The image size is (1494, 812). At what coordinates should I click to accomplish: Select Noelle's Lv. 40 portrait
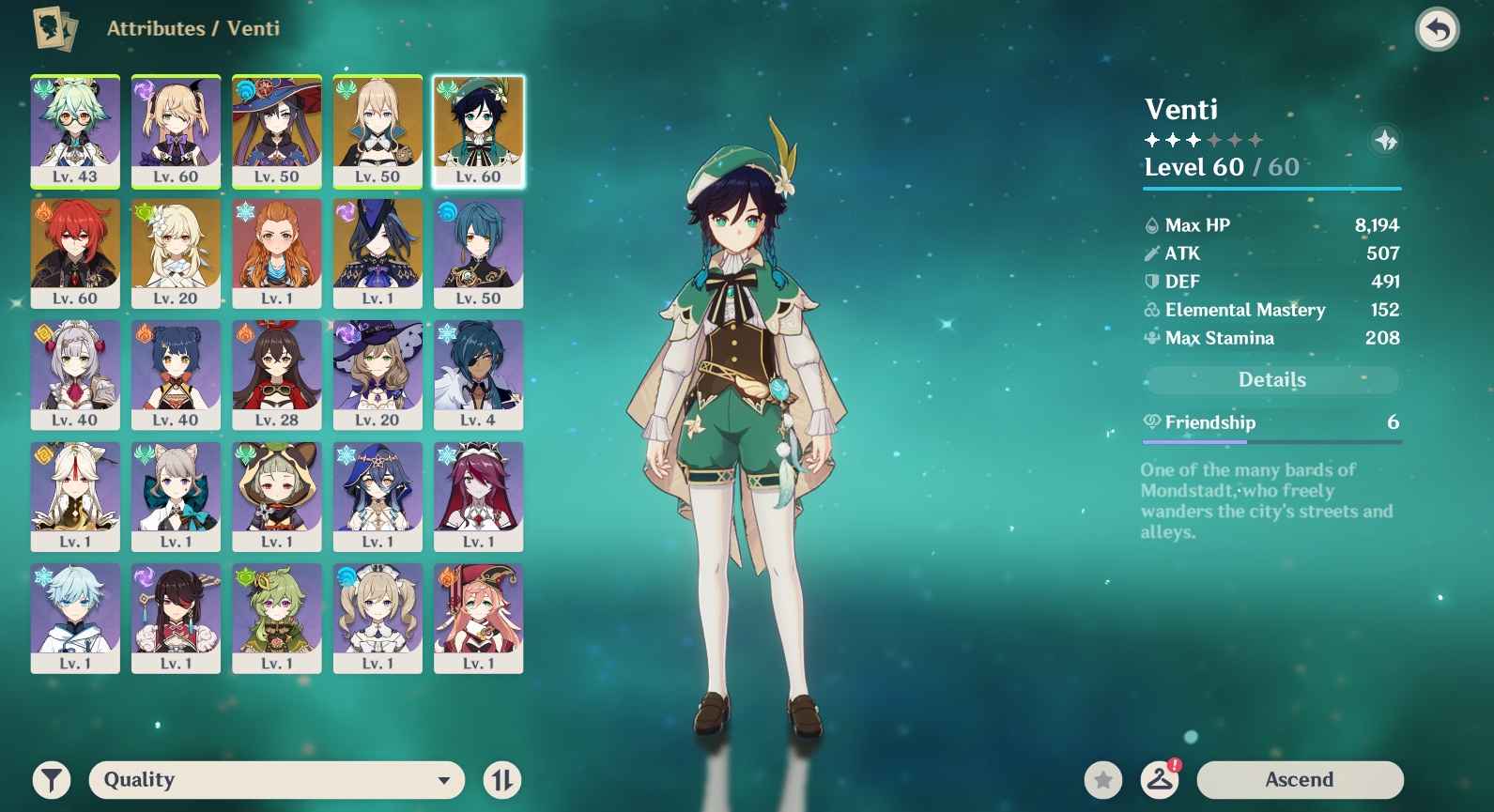(x=75, y=375)
